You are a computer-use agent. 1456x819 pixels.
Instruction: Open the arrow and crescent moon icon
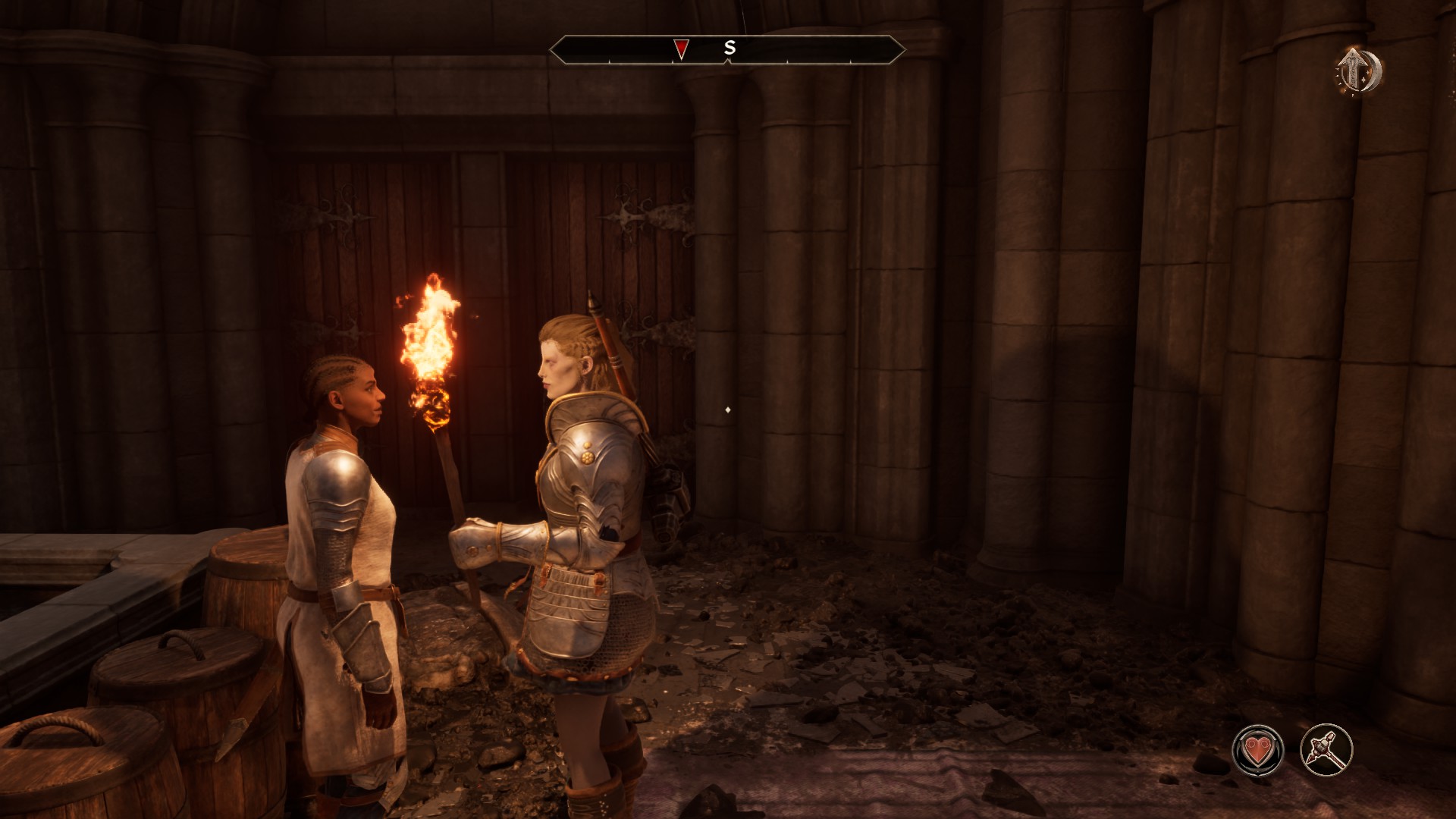[x=1359, y=72]
